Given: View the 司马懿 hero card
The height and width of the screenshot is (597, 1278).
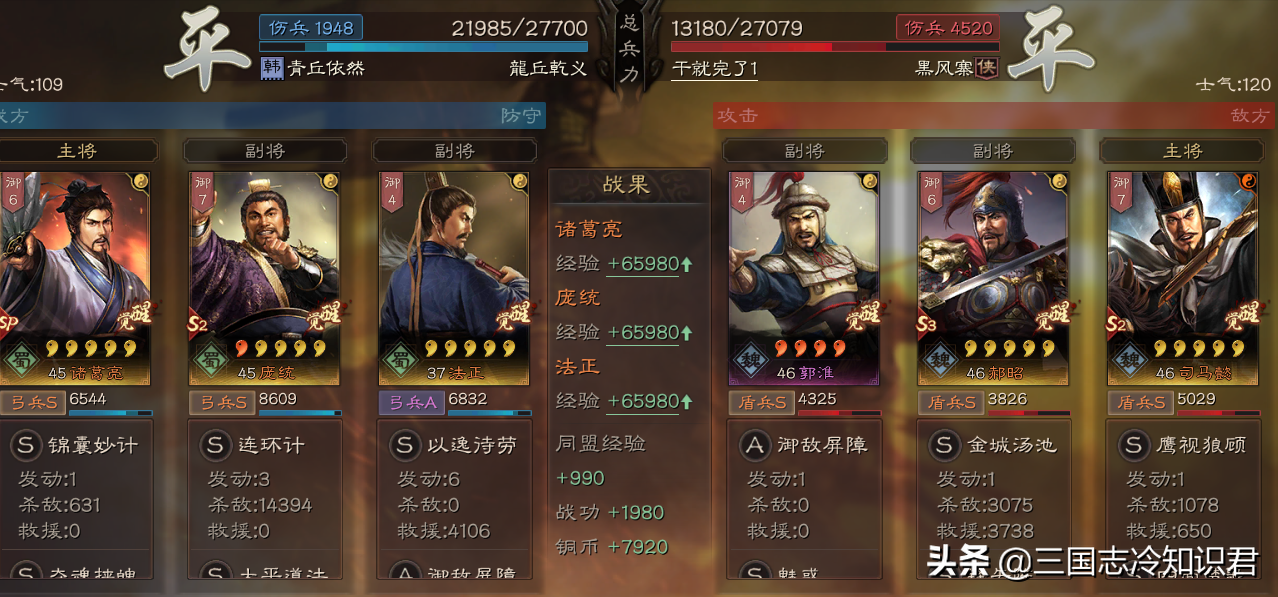Looking at the screenshot, I should [x=1182, y=275].
